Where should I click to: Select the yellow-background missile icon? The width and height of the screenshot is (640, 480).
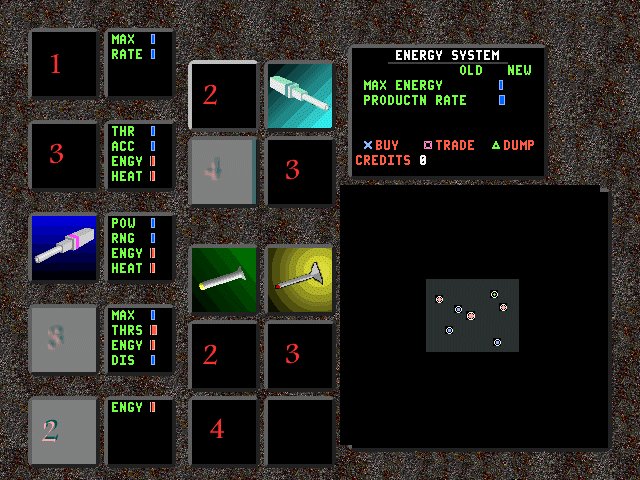tap(299, 279)
